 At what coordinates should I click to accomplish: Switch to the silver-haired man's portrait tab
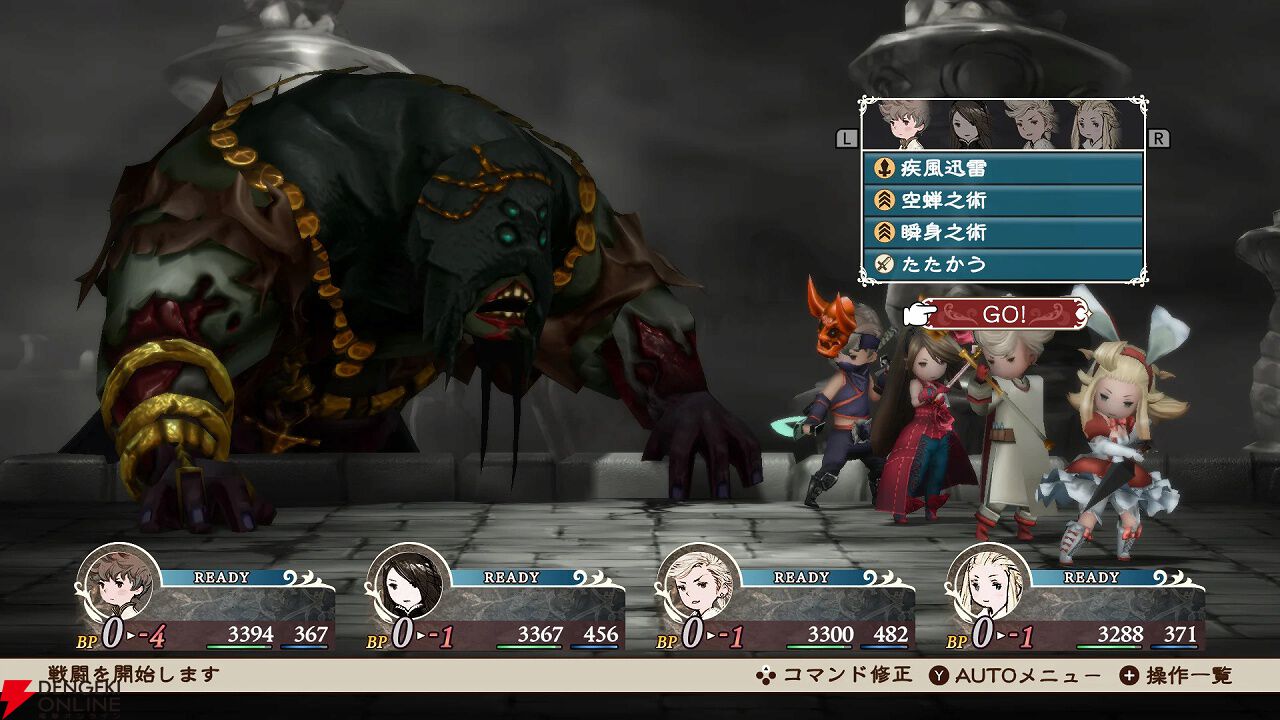[x=1030, y=125]
